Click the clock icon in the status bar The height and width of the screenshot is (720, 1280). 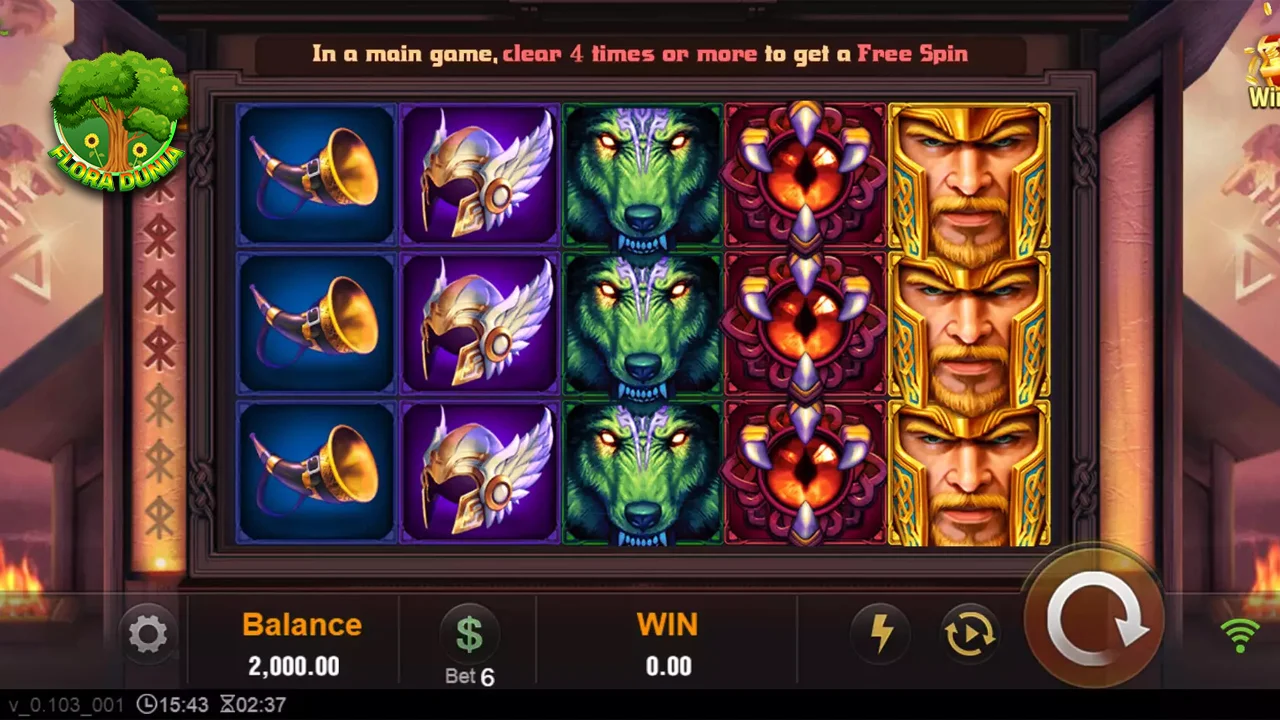tap(148, 705)
